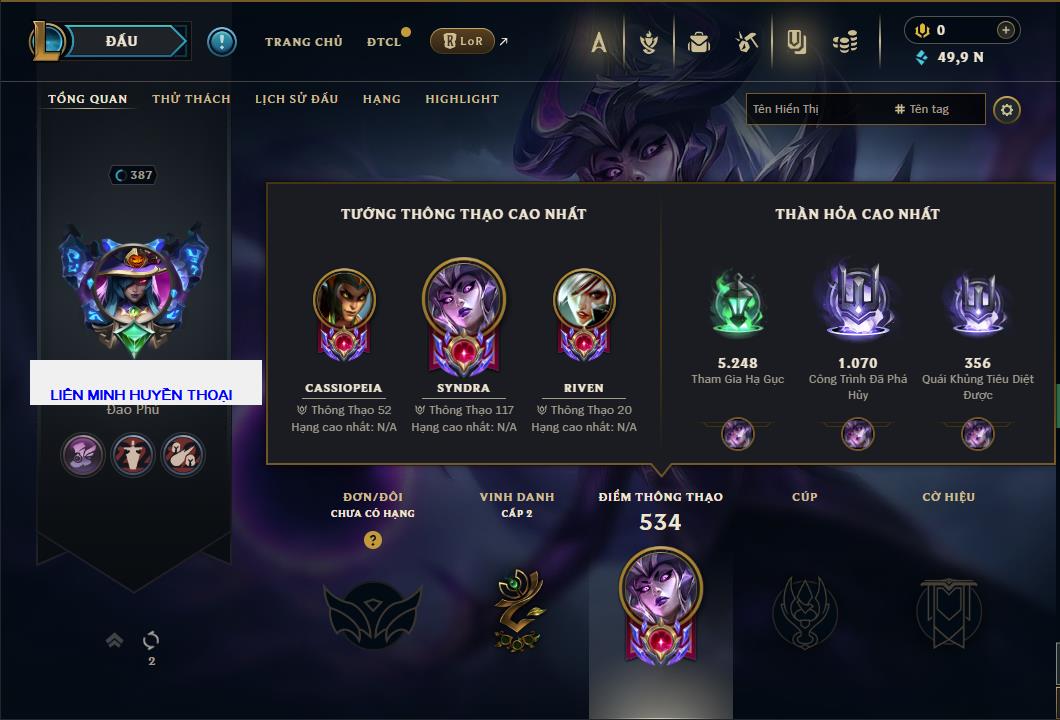Launch the LoR link button
Viewport: 1060px width, 720px height.
(462, 41)
